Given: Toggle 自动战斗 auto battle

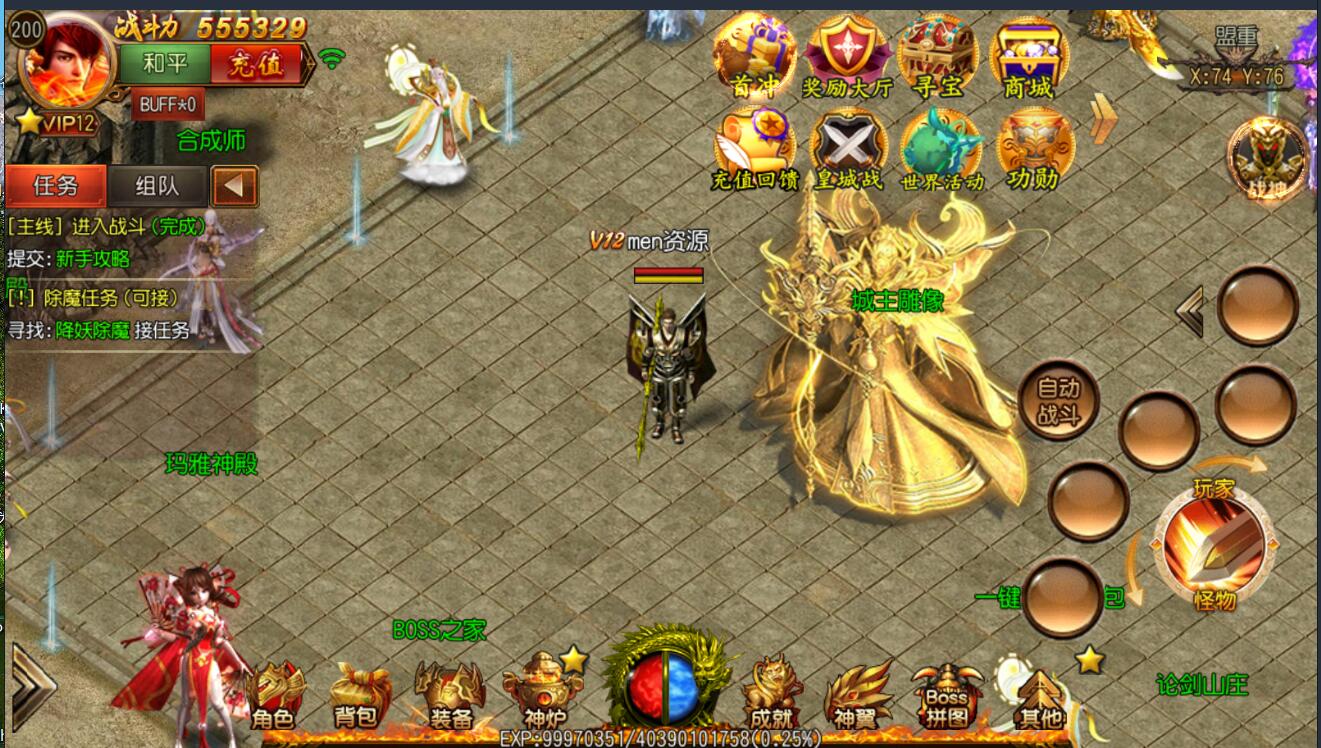Looking at the screenshot, I should (1059, 402).
